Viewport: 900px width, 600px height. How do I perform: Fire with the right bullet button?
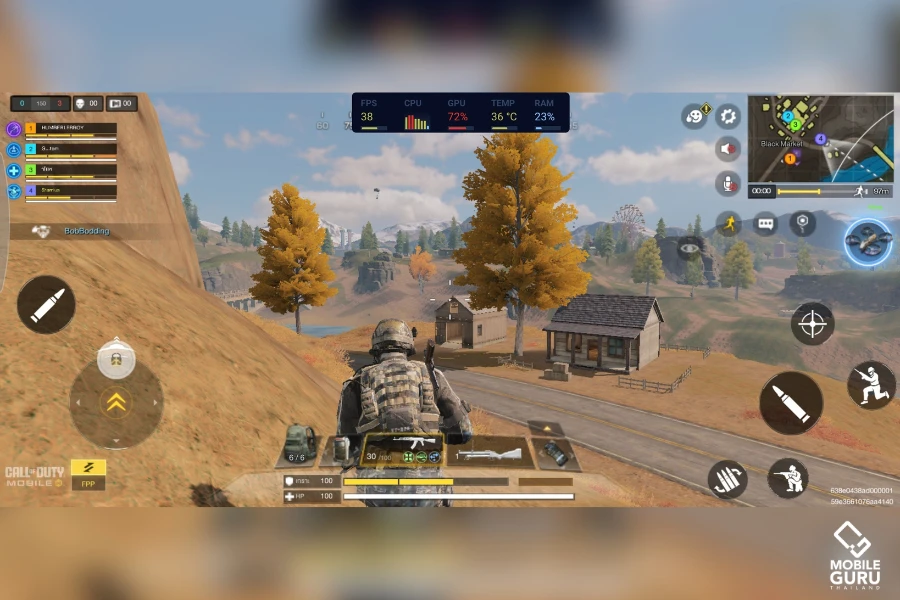790,403
